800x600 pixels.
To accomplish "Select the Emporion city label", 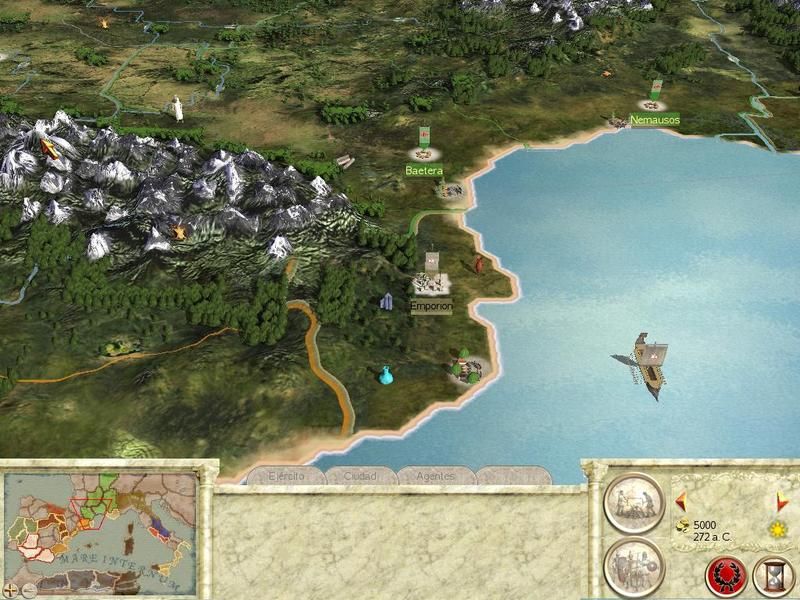I will click(x=431, y=307).
